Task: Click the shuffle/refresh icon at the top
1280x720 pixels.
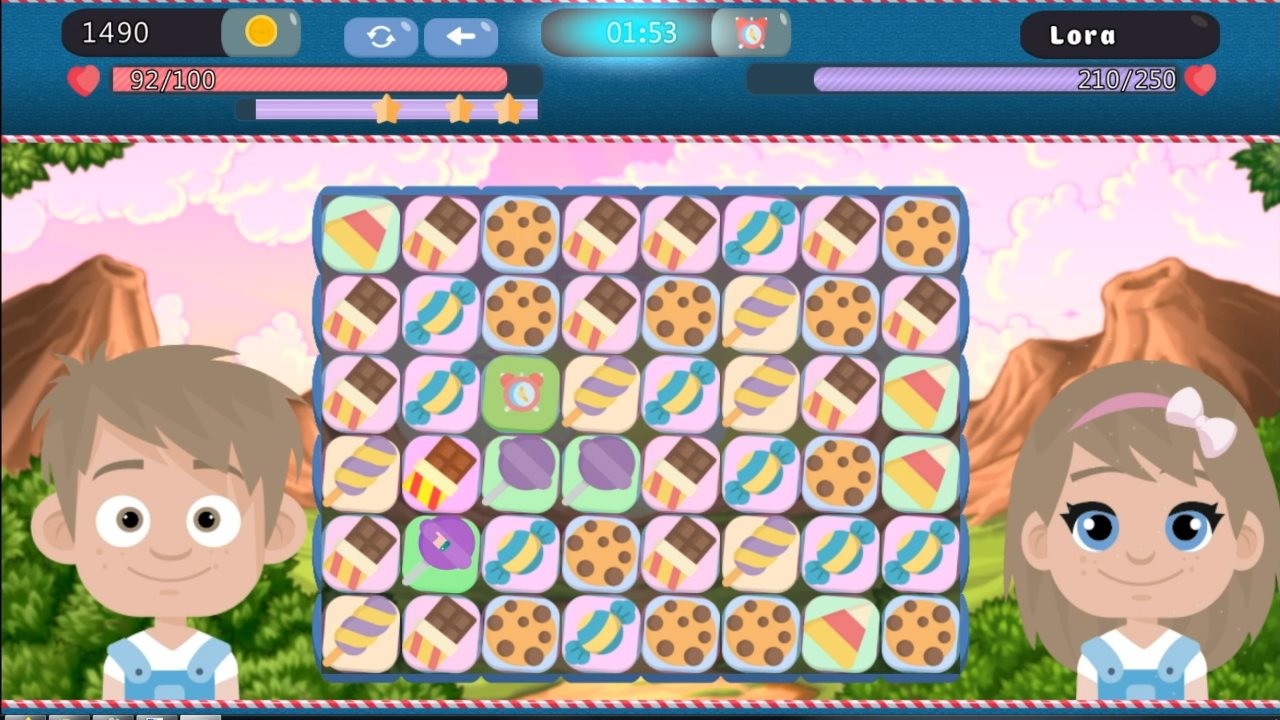Action: click(x=380, y=35)
